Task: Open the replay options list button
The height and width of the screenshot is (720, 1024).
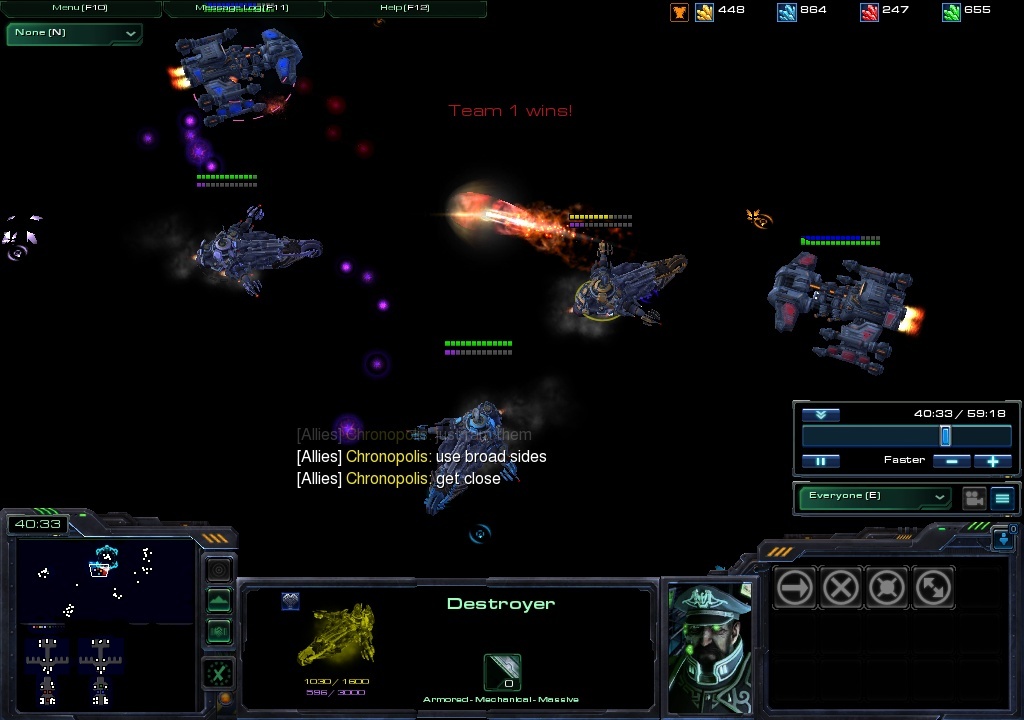Action: pyautogui.click(x=1002, y=498)
